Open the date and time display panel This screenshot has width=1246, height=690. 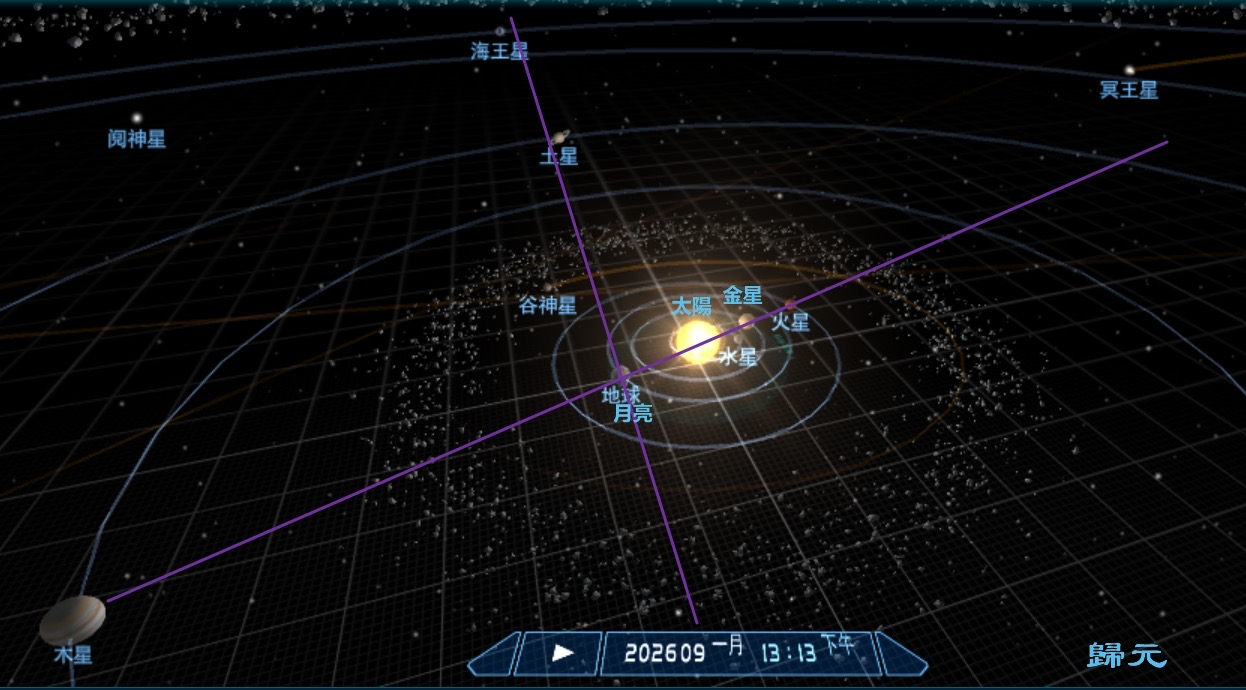740,653
